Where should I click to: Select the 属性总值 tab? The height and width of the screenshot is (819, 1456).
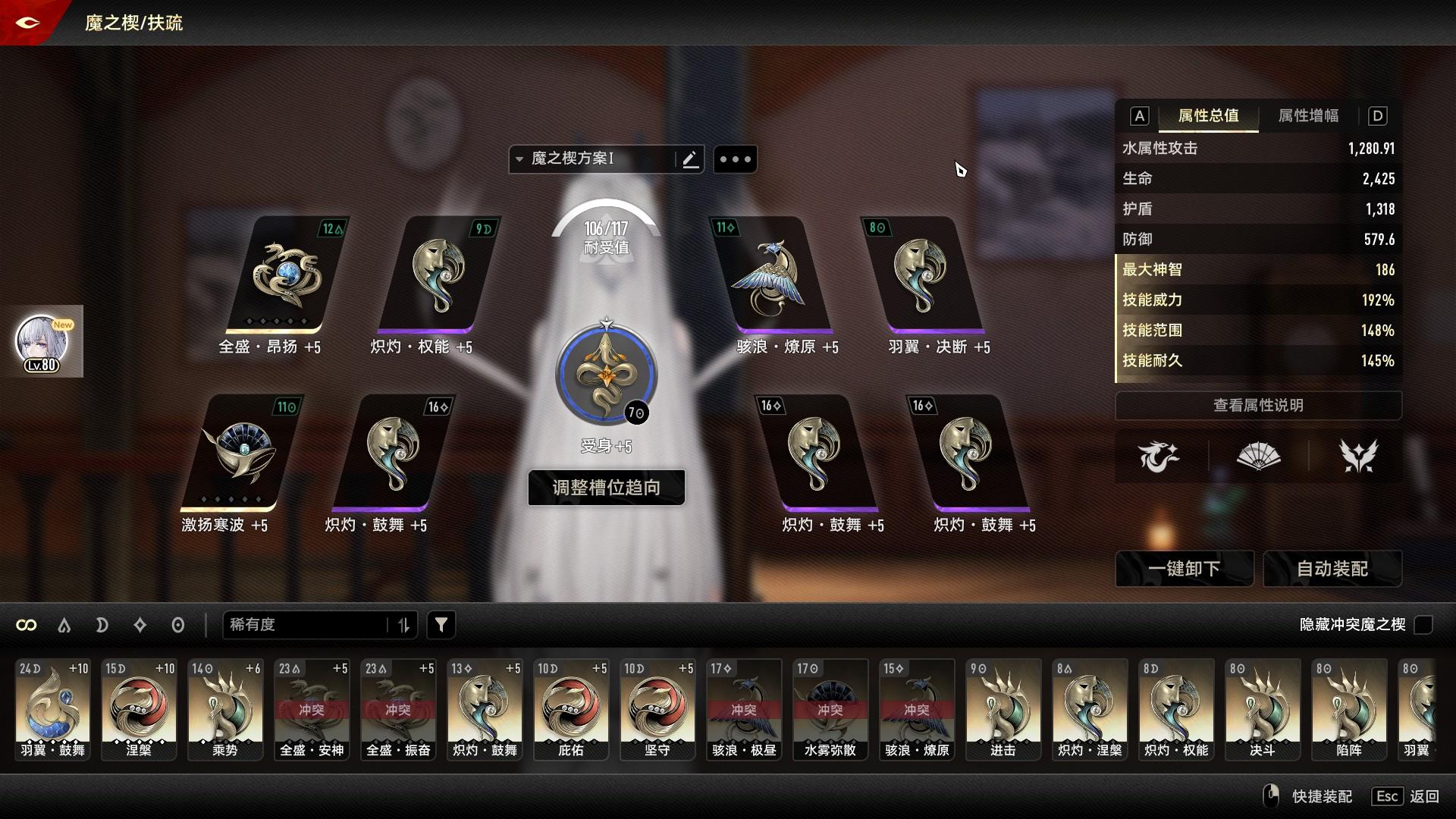tap(1208, 116)
